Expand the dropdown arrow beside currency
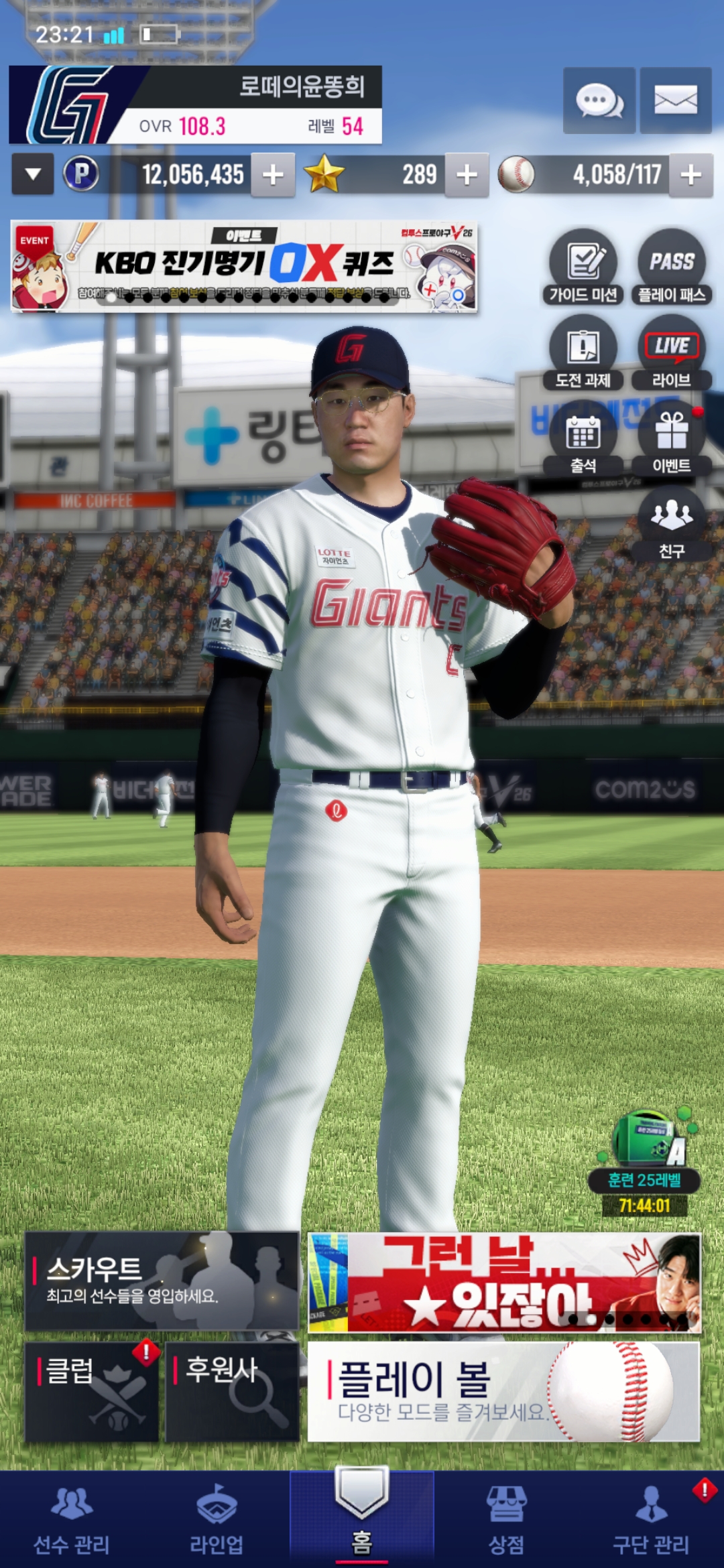 pos(32,175)
